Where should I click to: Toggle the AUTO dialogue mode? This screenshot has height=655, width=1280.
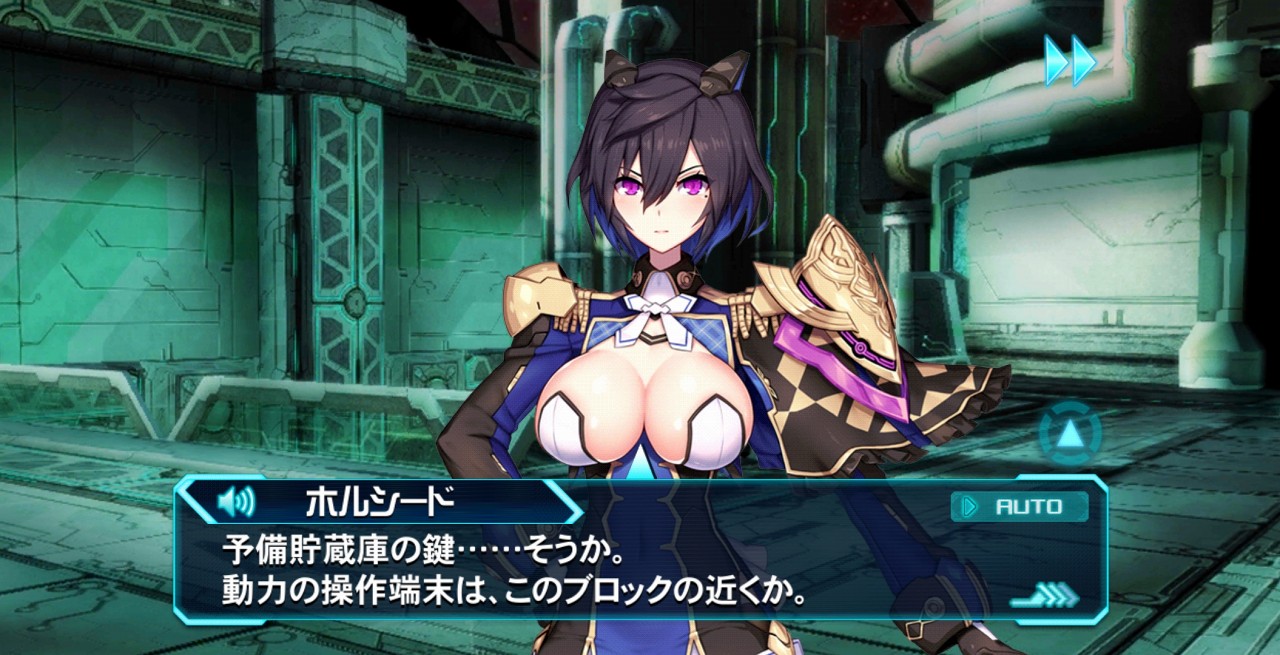point(1019,506)
